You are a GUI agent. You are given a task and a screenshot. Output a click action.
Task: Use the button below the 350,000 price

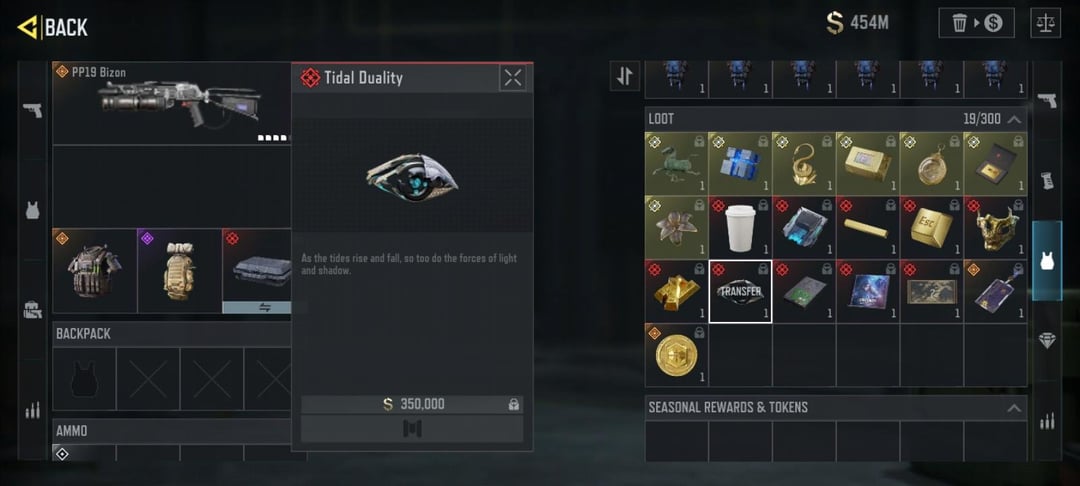(x=412, y=429)
